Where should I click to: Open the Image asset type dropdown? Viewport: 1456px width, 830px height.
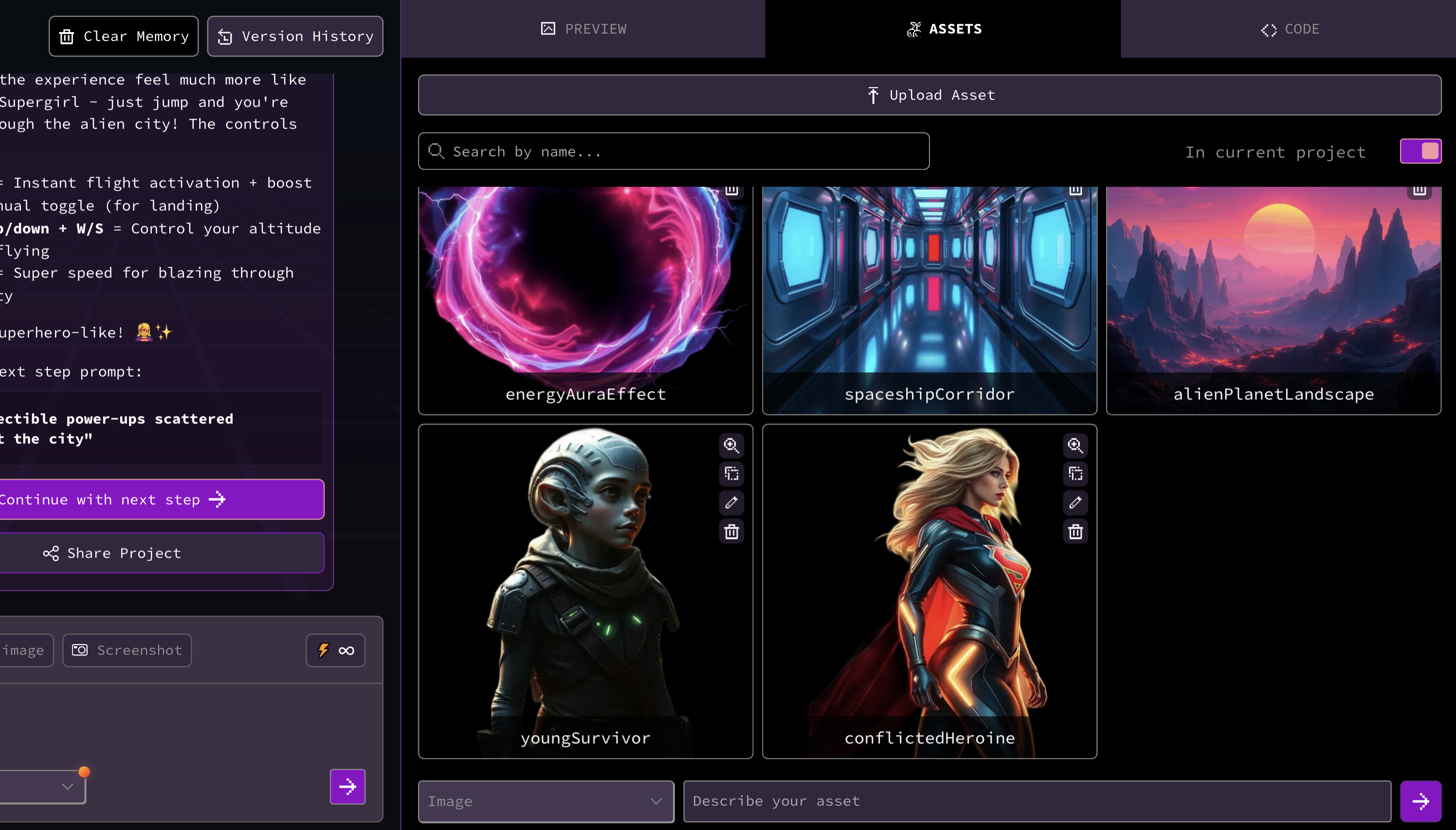546,801
